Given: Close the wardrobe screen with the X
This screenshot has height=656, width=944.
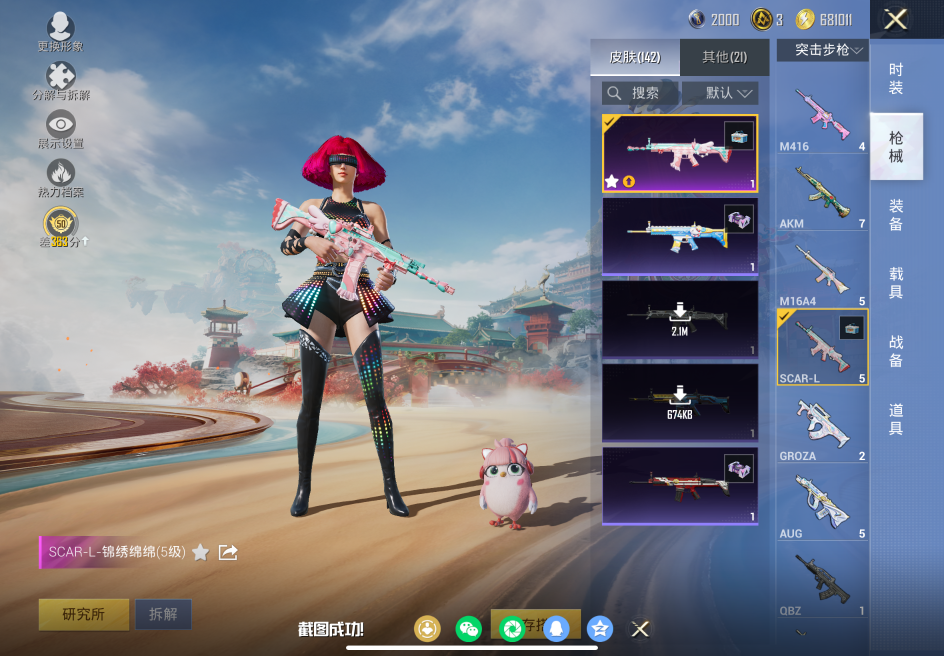Looking at the screenshot, I should (896, 19).
